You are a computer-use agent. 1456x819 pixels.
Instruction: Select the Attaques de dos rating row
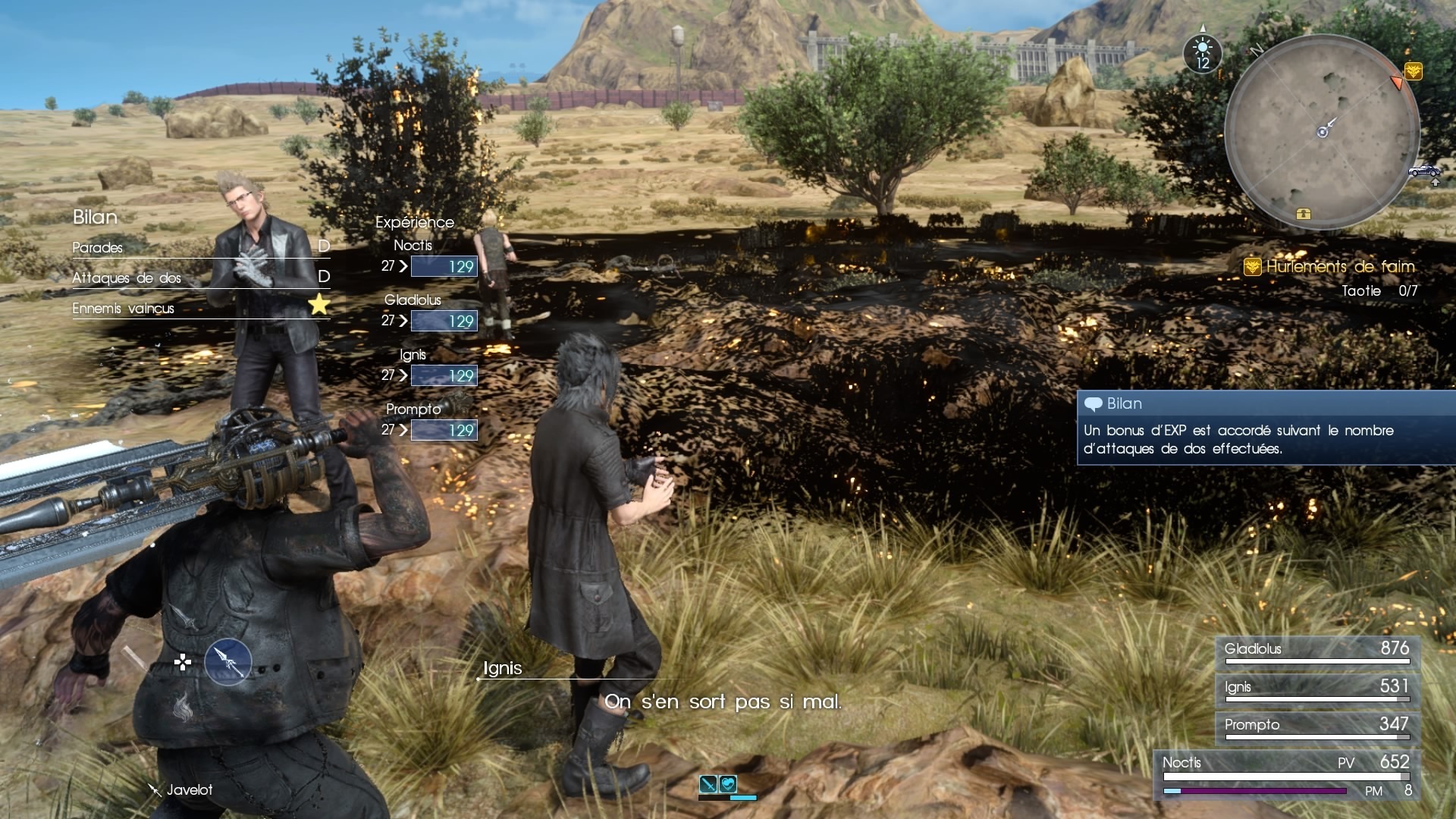pos(201,277)
